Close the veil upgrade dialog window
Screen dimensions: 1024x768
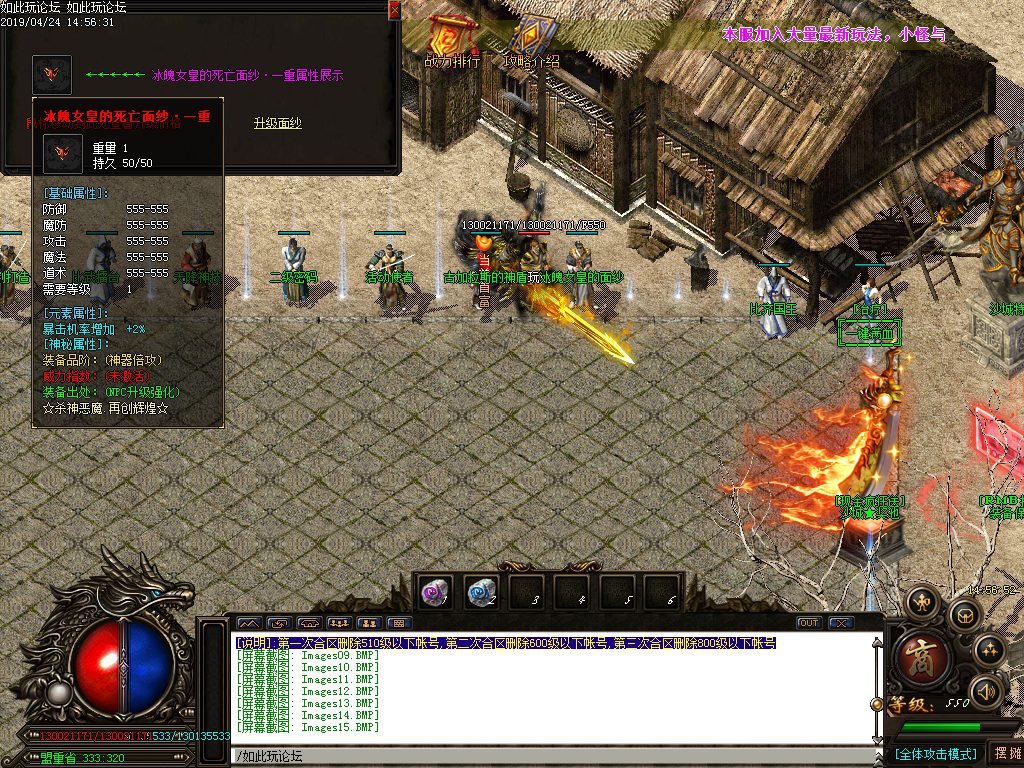[394, 10]
